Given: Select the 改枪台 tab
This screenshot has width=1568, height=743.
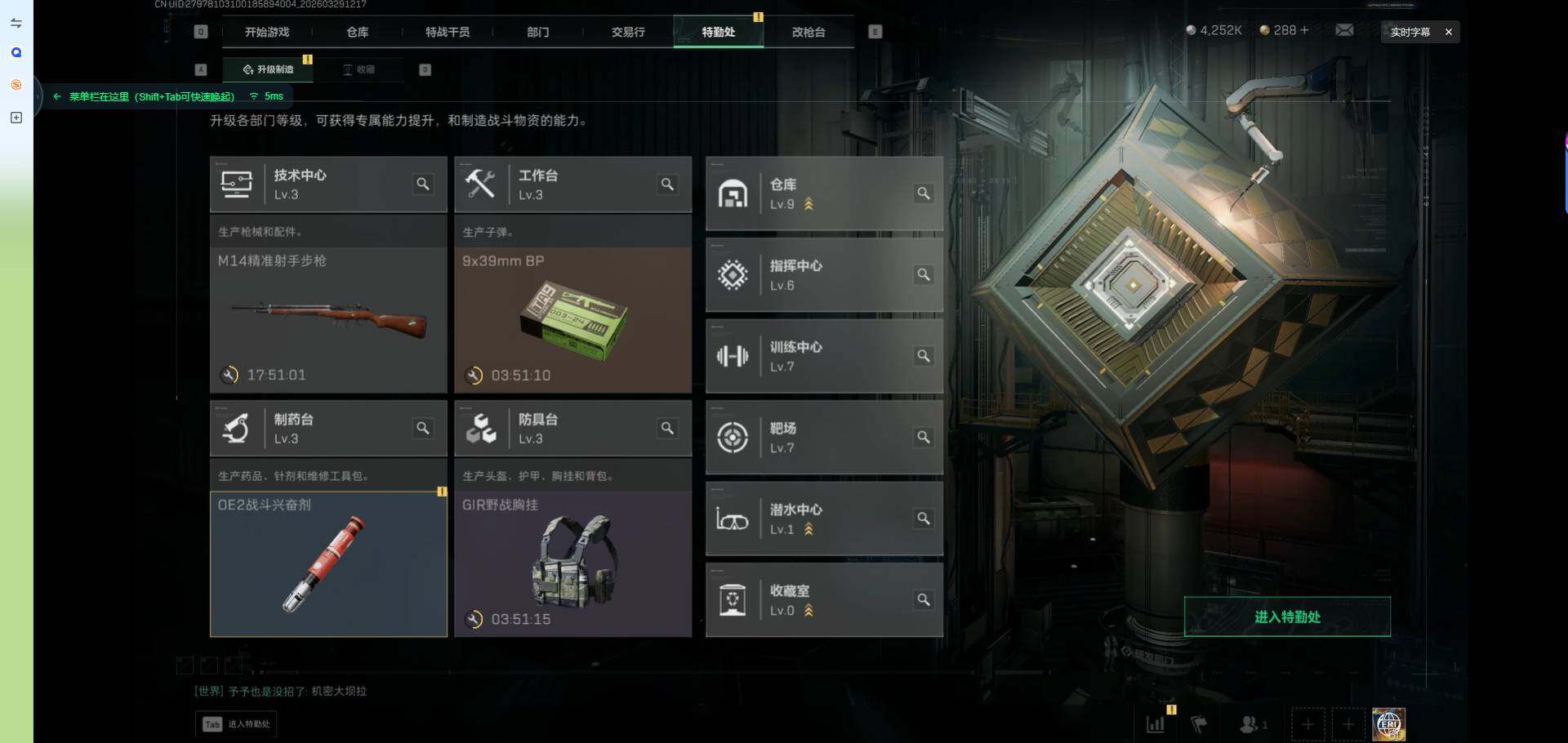Looking at the screenshot, I should point(808,32).
